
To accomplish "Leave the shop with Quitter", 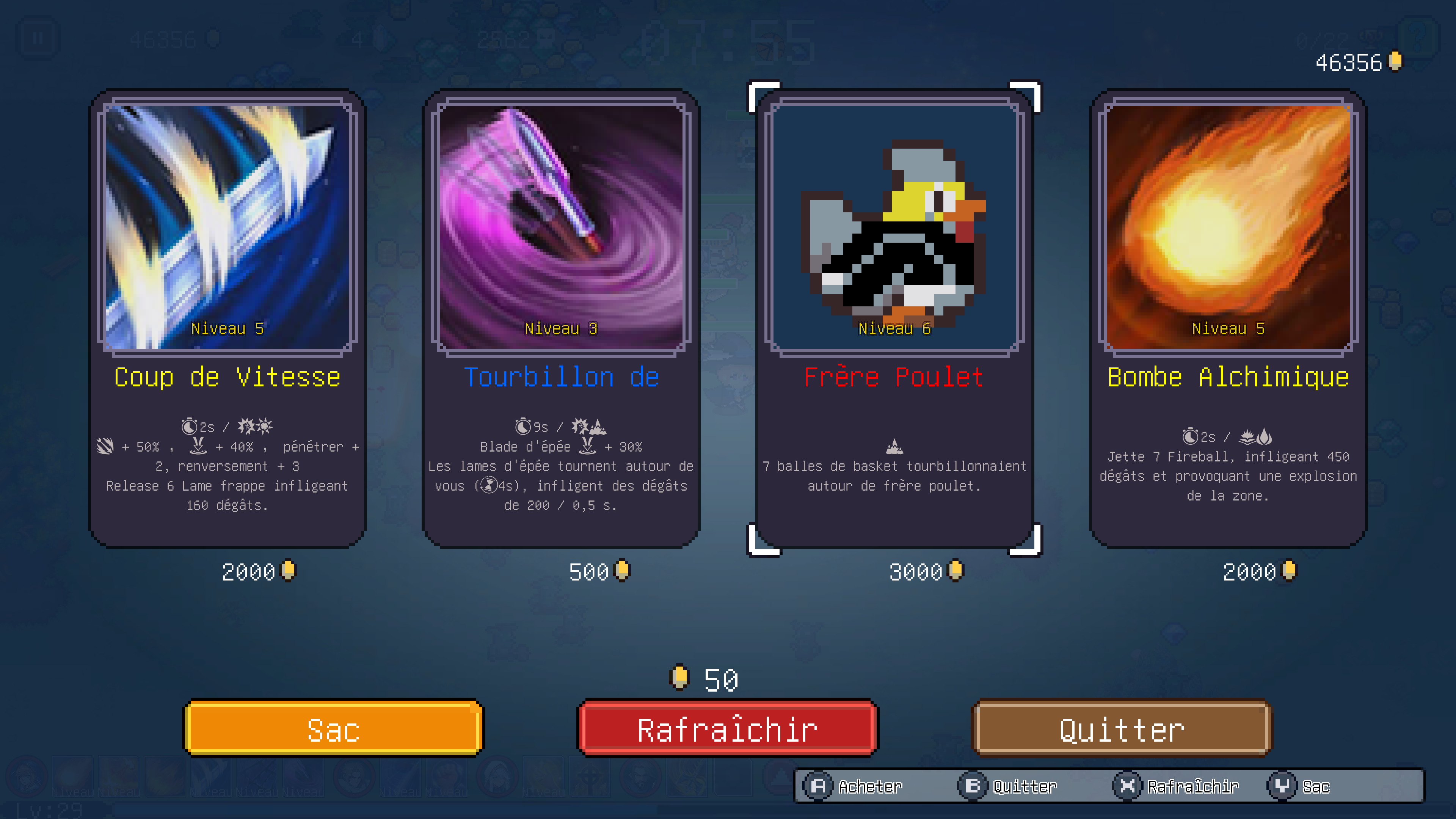I will coord(1122,728).
